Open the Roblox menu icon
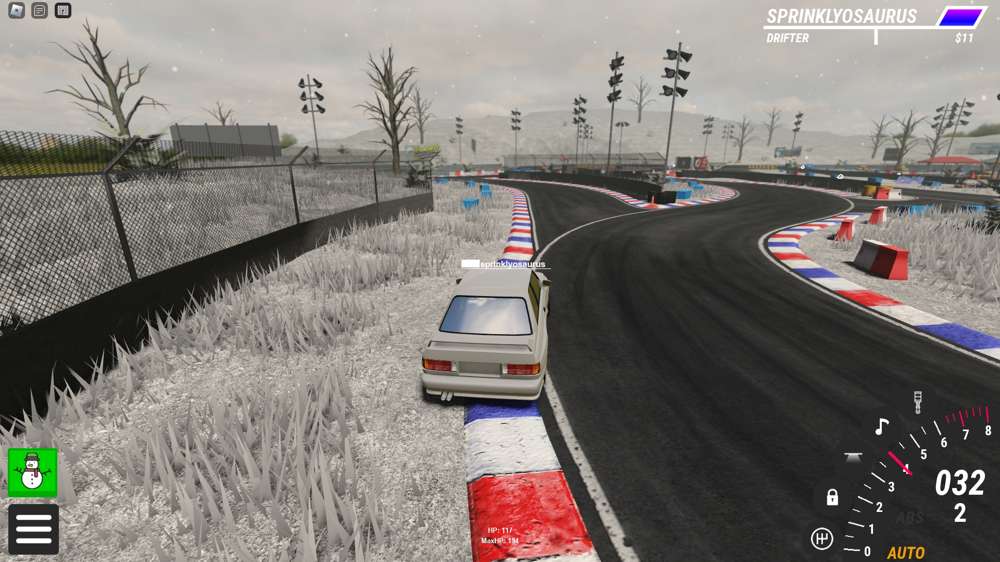 tap(16, 11)
